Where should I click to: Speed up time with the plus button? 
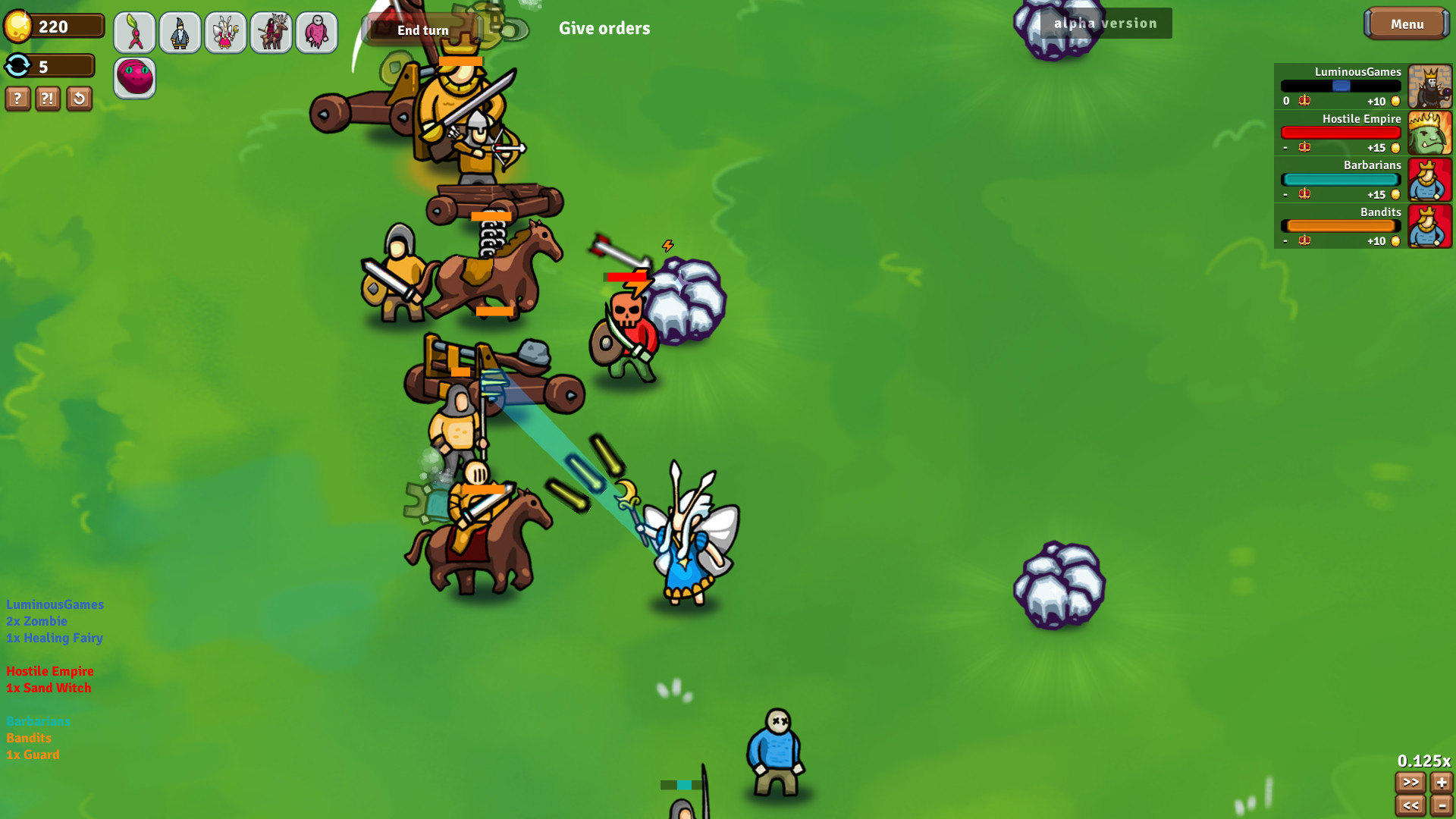click(x=1443, y=782)
